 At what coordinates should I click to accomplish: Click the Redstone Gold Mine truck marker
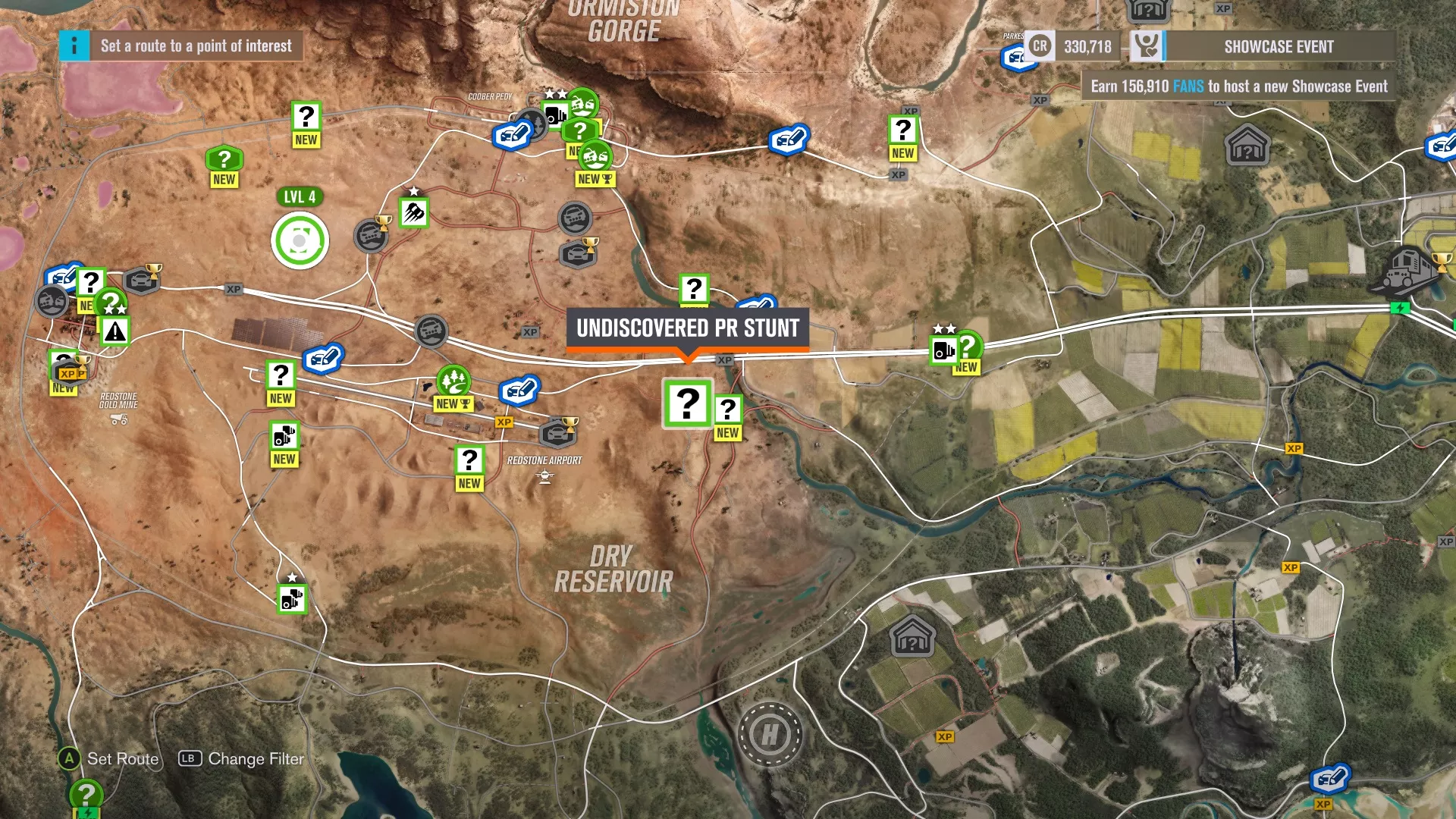[119, 419]
